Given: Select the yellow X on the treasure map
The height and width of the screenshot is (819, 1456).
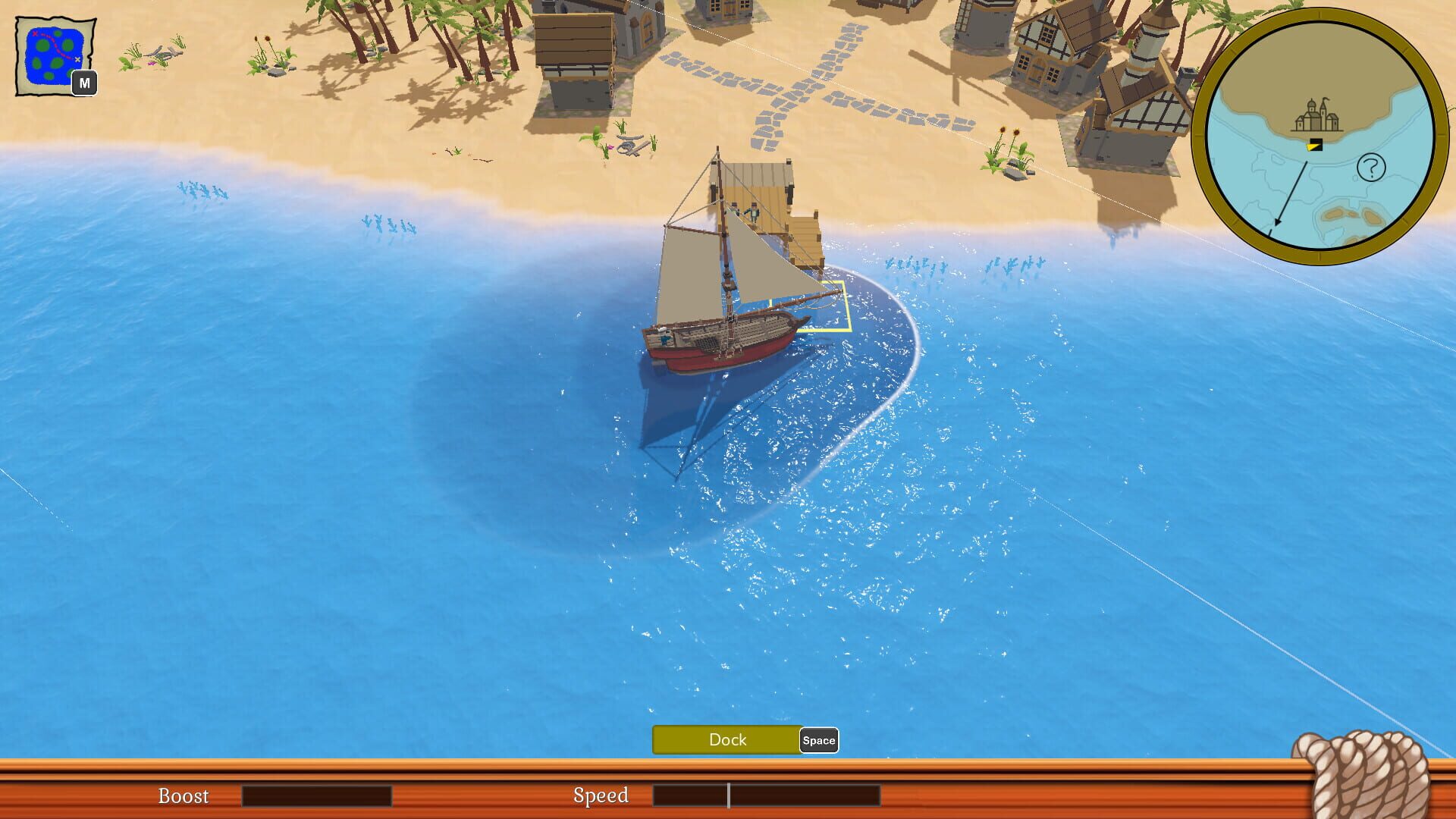Looking at the screenshot, I should click(x=77, y=59).
